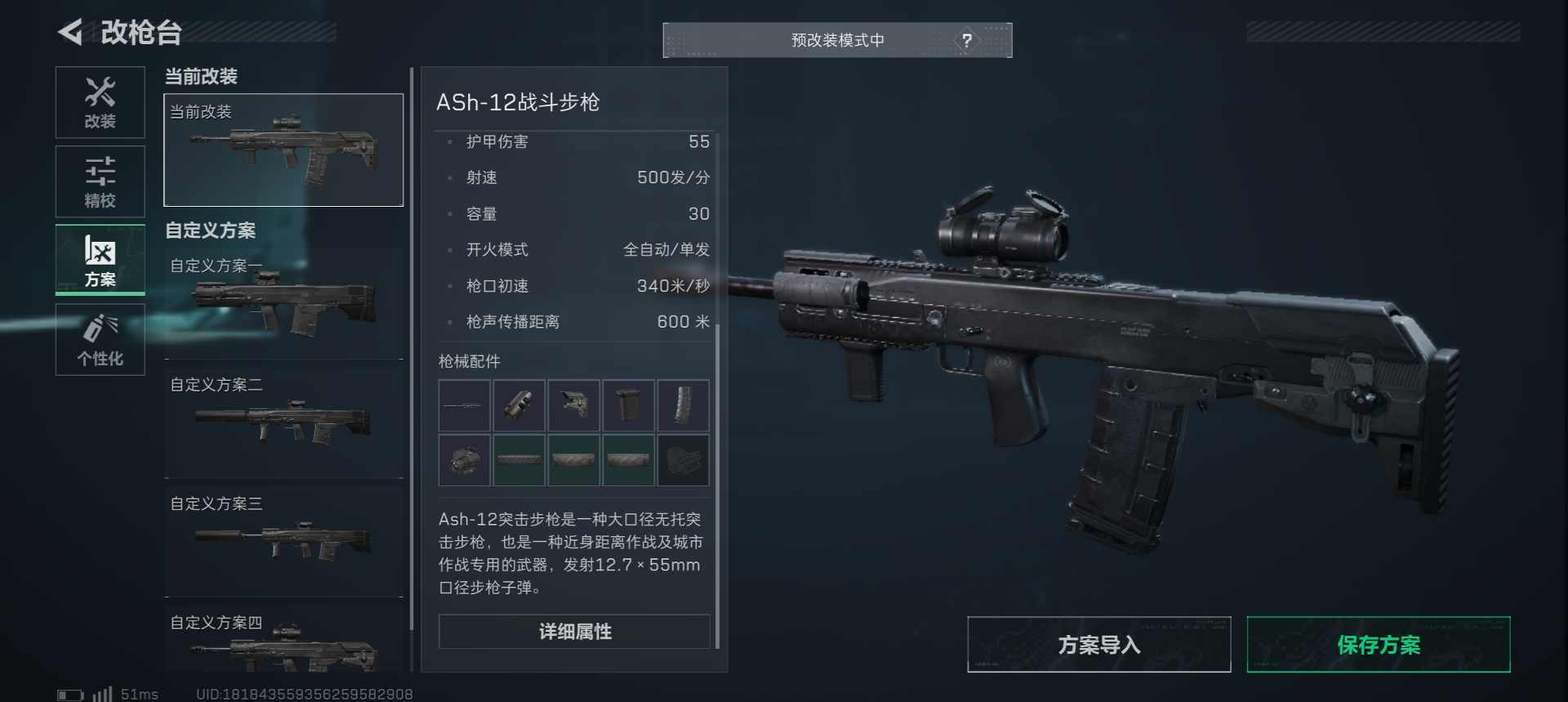1568x702 pixels.
Task: Select the muzzle device attachment icon
Action: [520, 405]
